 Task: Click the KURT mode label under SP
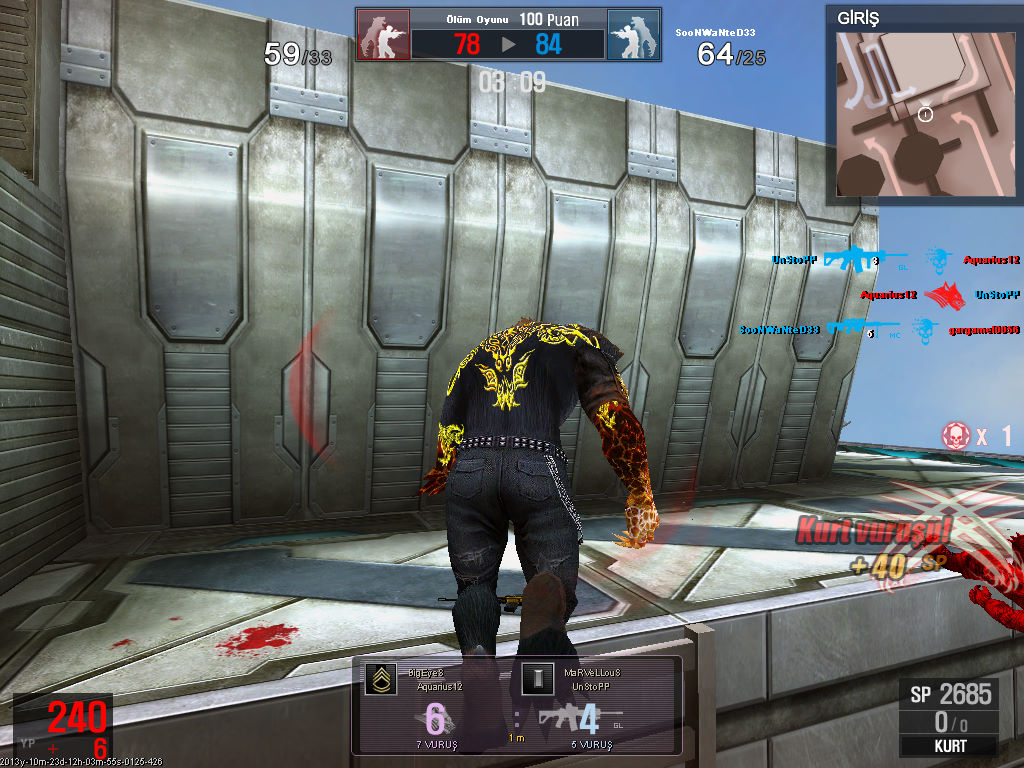click(x=948, y=746)
